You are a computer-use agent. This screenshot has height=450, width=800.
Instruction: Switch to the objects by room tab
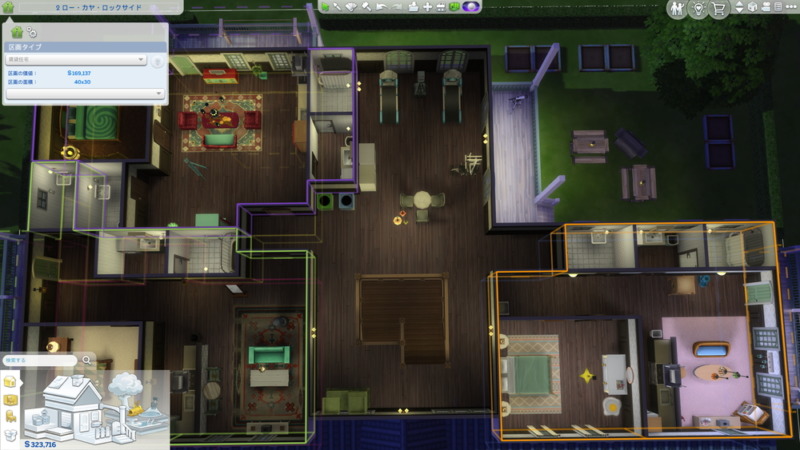(x=11, y=400)
